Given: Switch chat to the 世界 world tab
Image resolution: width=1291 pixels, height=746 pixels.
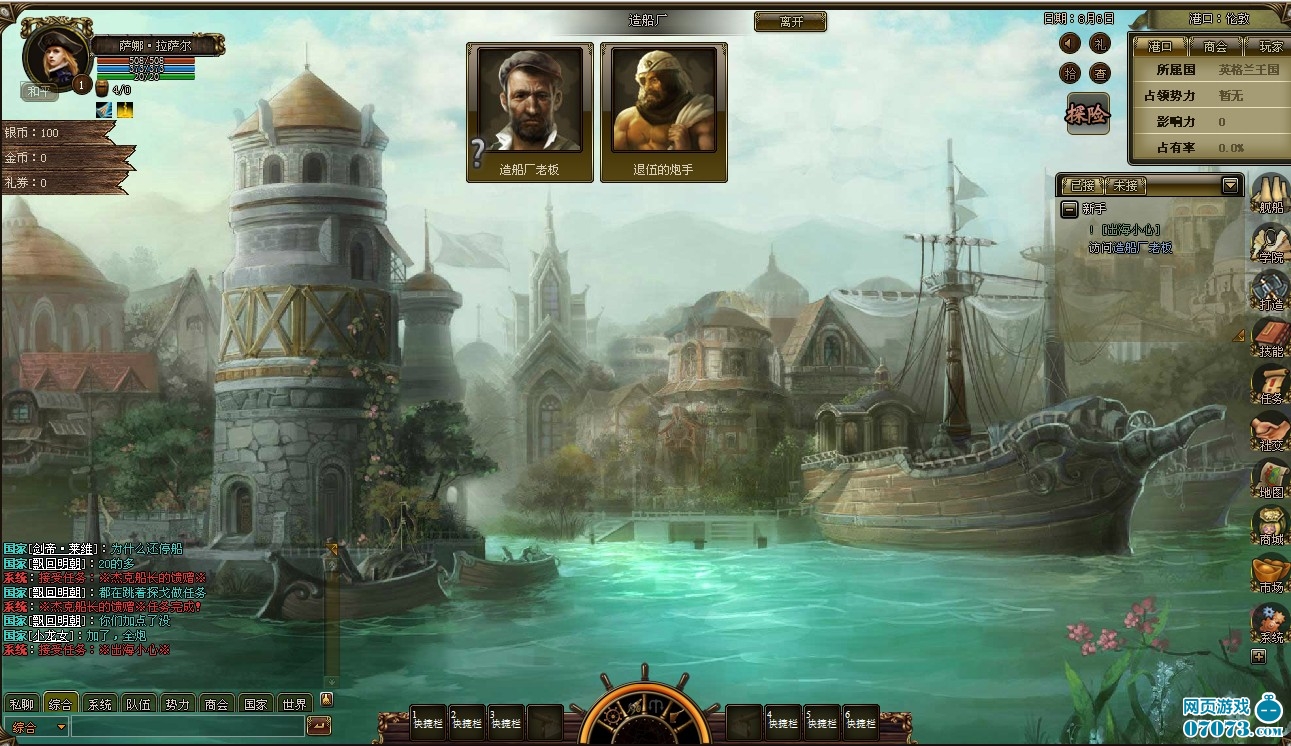Looking at the screenshot, I should click(x=293, y=703).
